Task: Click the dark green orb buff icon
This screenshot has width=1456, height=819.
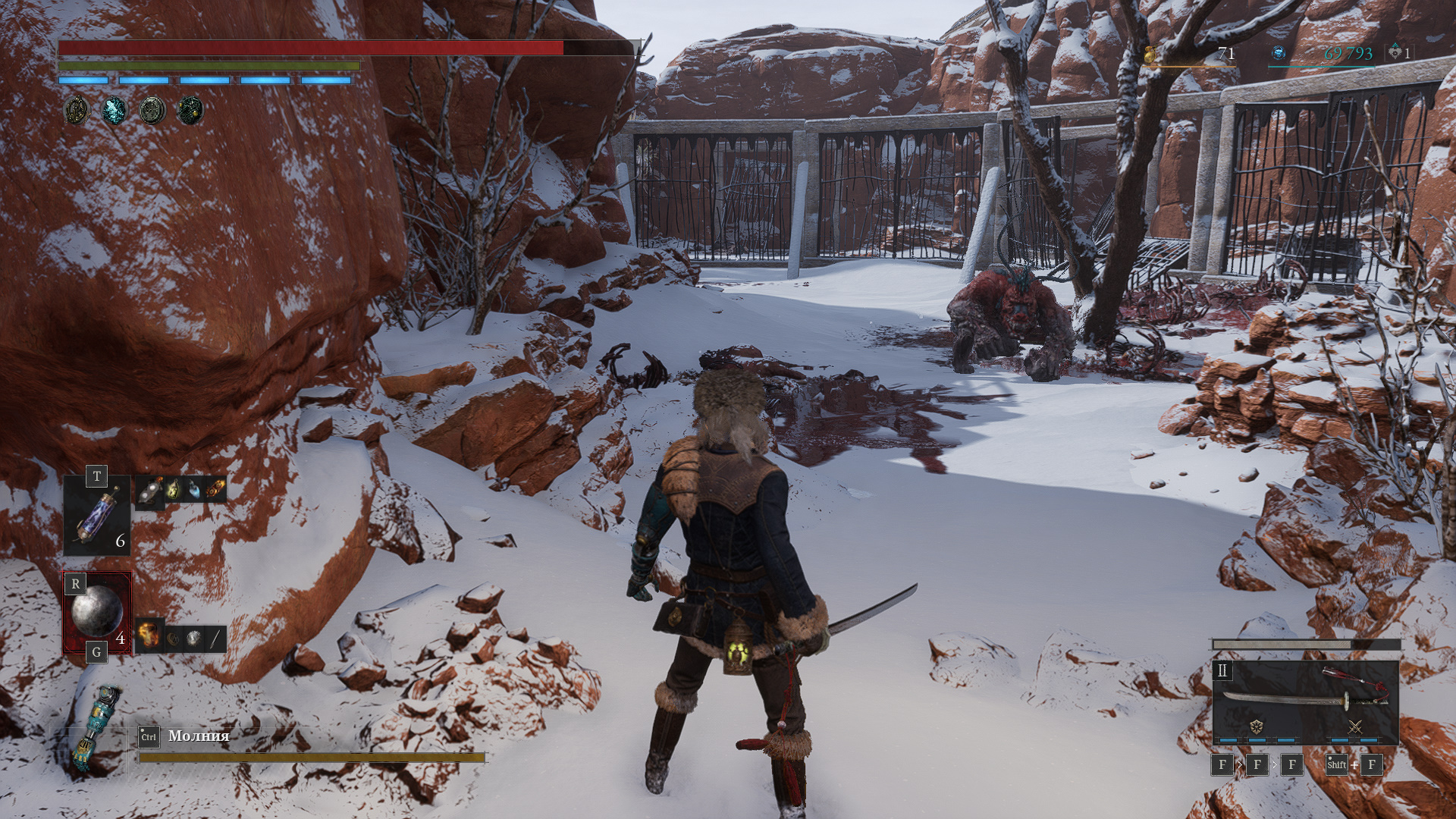Action: tap(190, 111)
